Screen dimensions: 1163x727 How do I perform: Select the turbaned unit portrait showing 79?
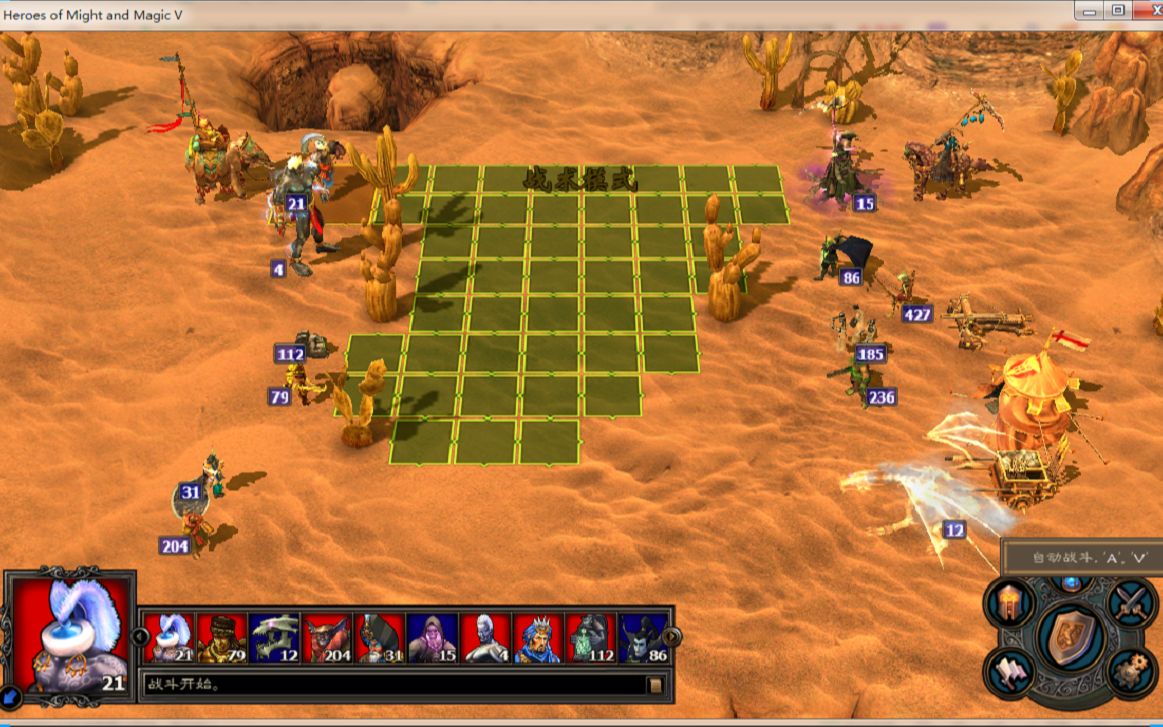[221, 637]
